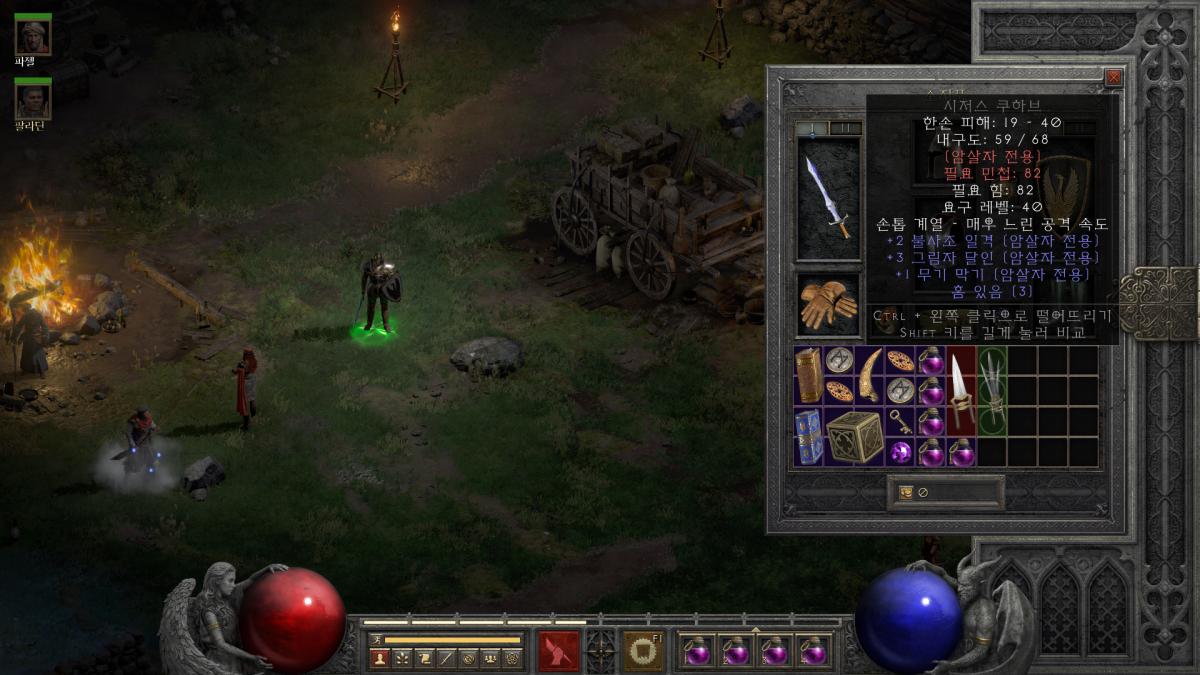The width and height of the screenshot is (1200, 675).
Task: Select the green-highlighted claw weapon in inventory
Action: 991,390
